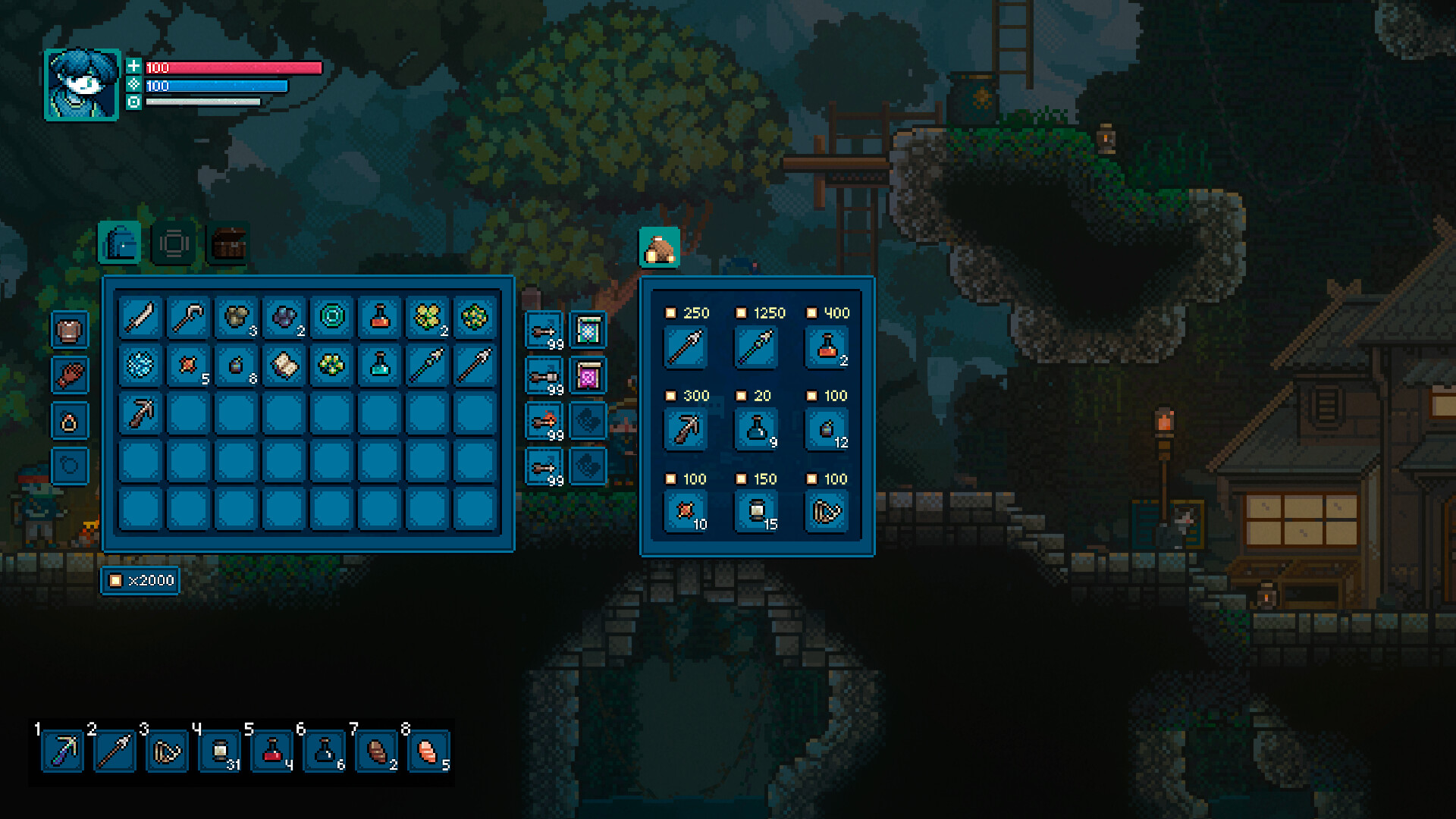This screenshot has height=819, width=1456.
Task: Choose the teal ring item slot
Action: (x=332, y=318)
